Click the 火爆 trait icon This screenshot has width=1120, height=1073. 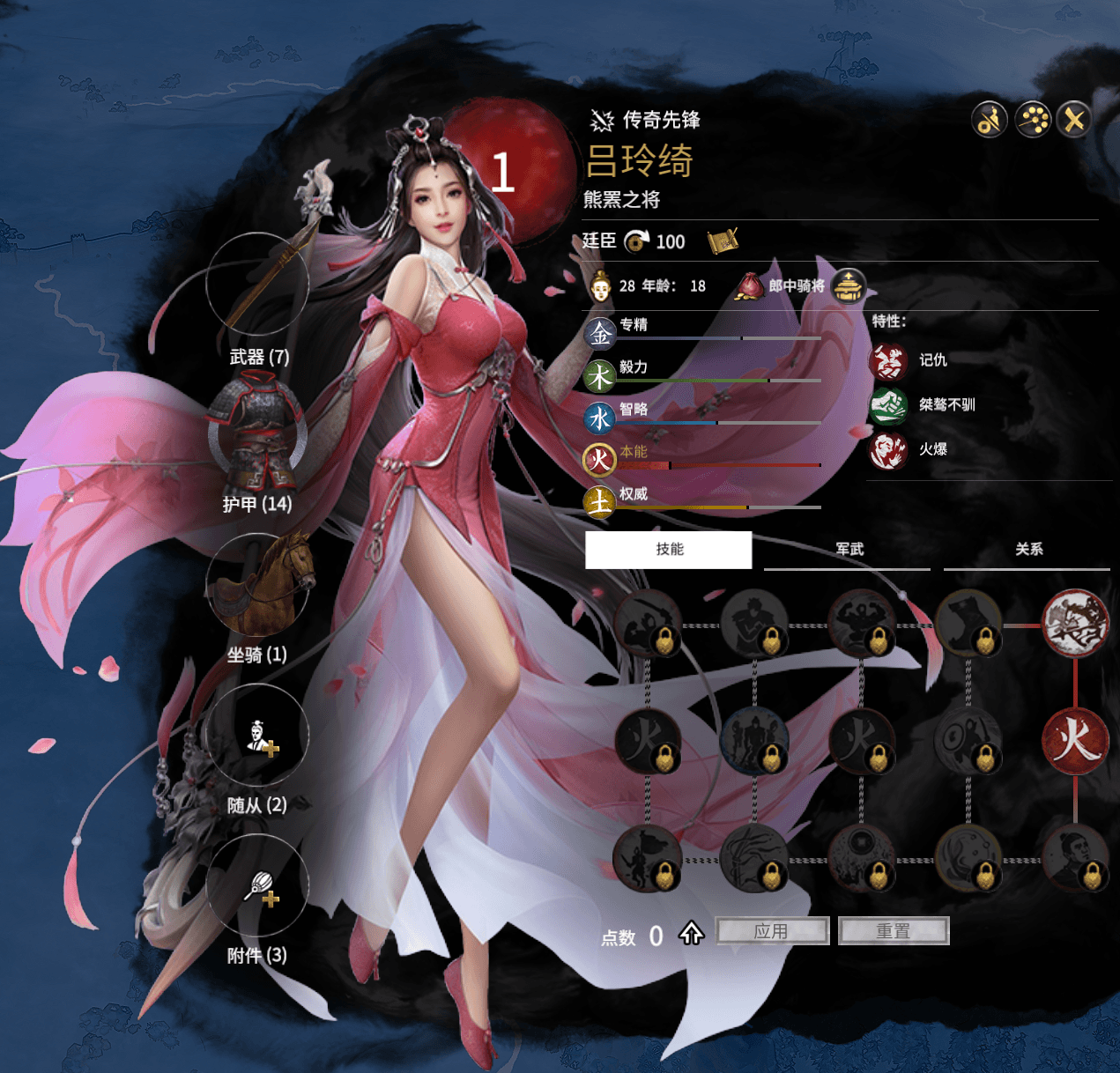[x=888, y=450]
